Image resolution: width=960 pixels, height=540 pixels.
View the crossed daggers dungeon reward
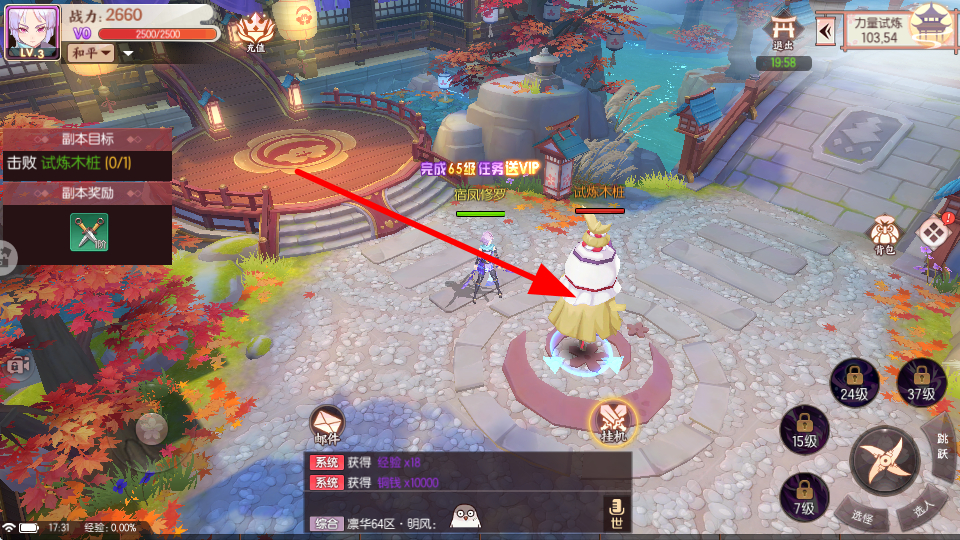pos(88,232)
